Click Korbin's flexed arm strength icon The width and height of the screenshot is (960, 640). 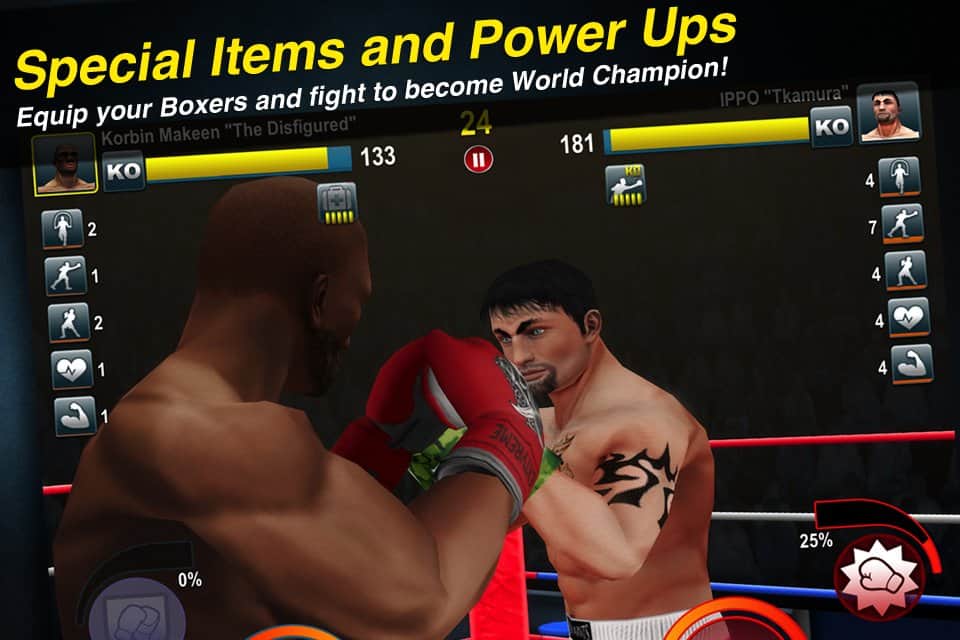click(x=75, y=415)
